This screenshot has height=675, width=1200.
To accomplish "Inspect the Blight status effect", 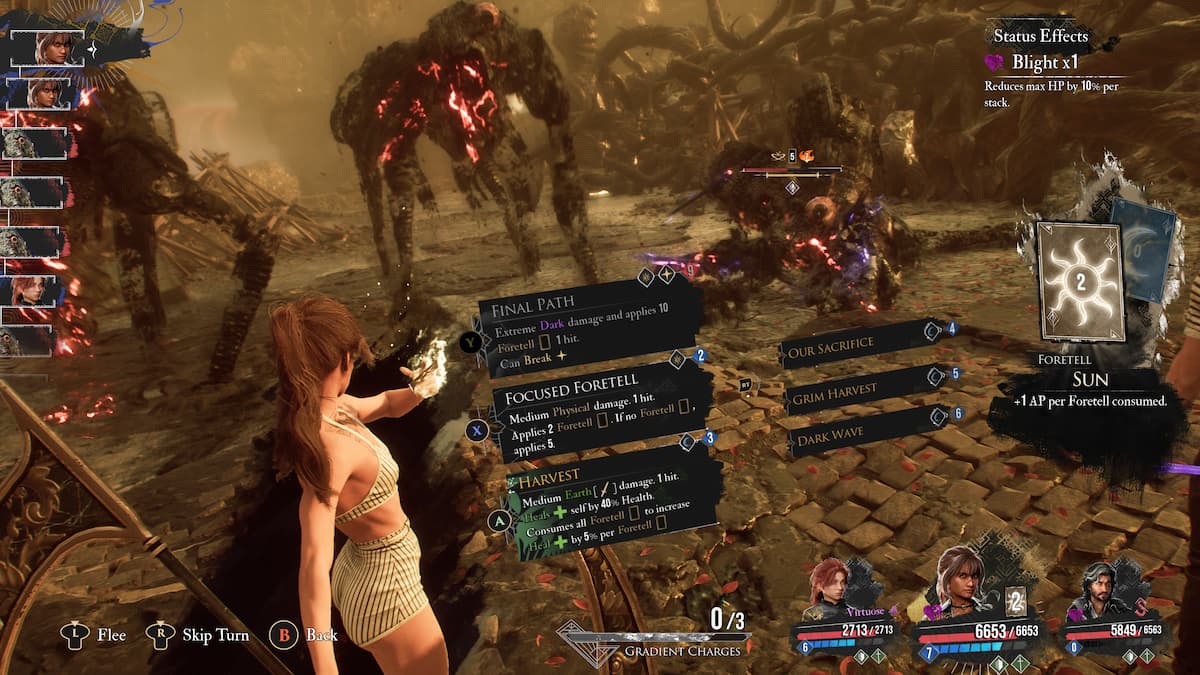I will pos(1040,62).
